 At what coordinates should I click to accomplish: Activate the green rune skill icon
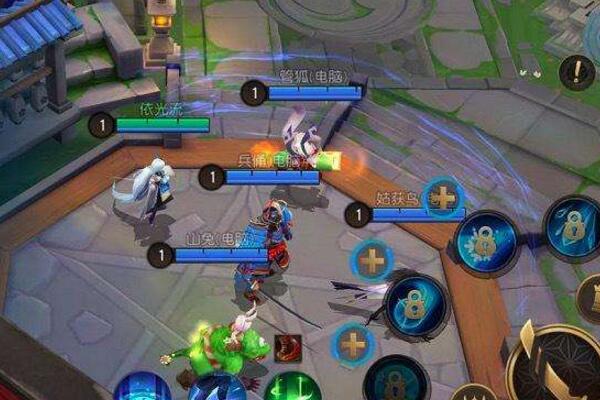click(x=292, y=388)
